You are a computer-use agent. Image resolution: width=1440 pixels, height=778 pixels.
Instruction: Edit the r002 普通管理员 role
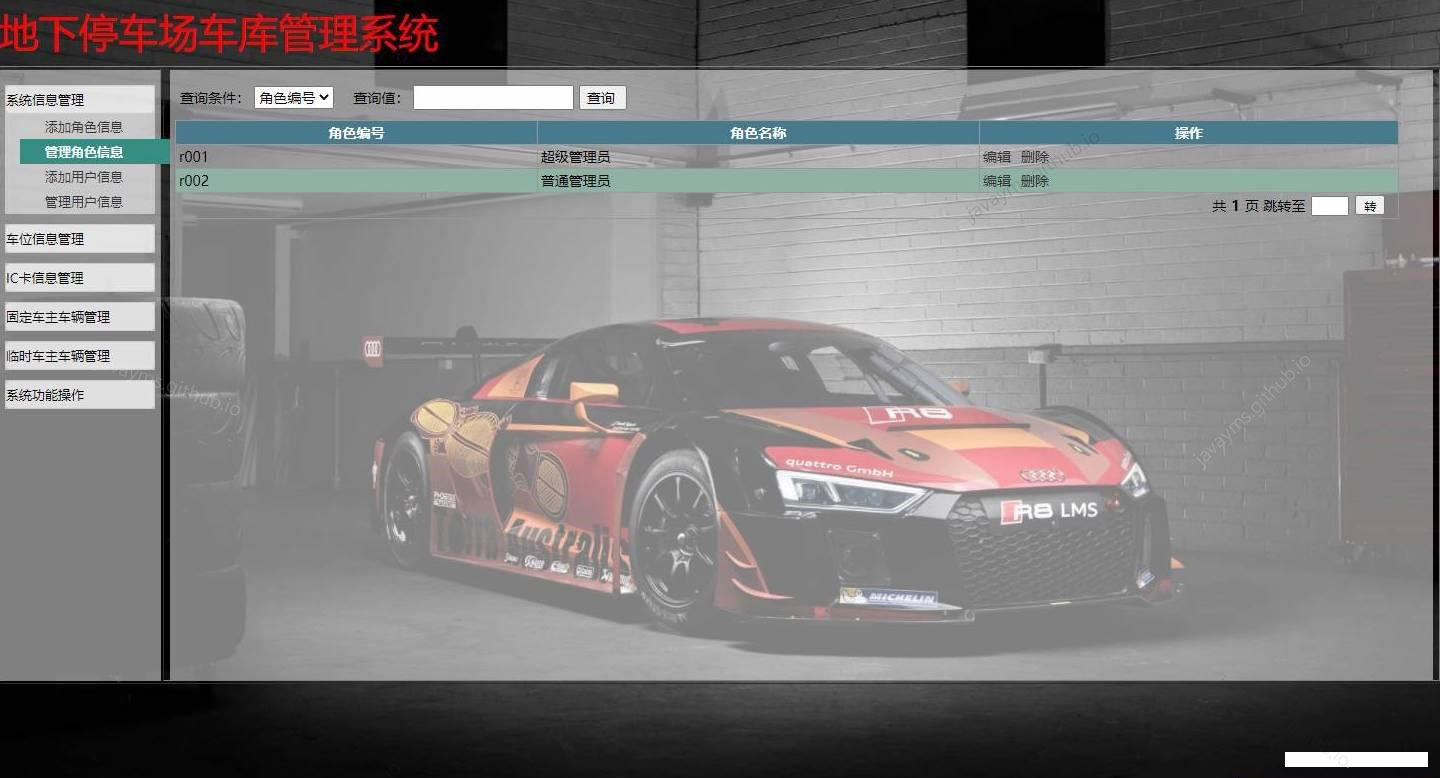[x=997, y=181]
